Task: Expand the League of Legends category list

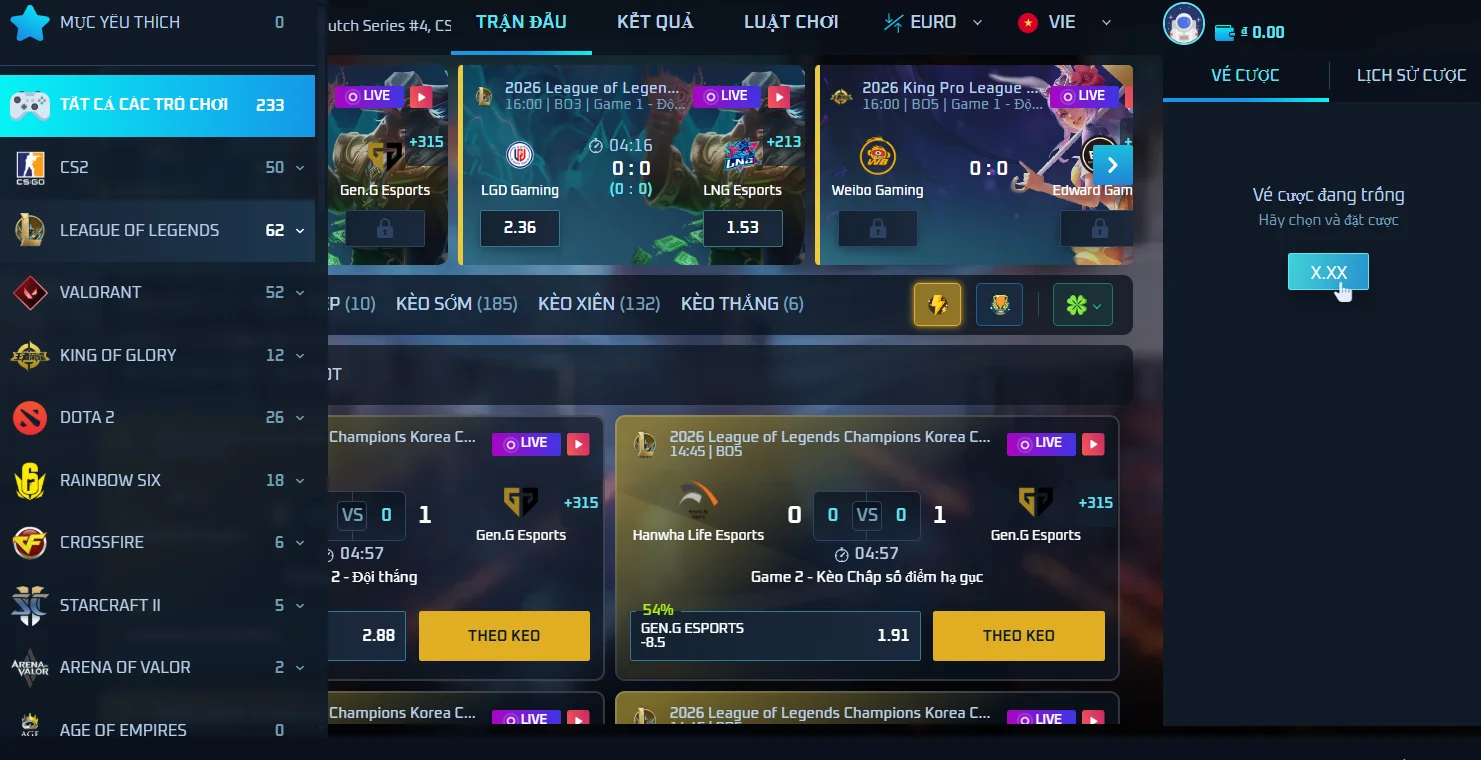Action: point(299,230)
